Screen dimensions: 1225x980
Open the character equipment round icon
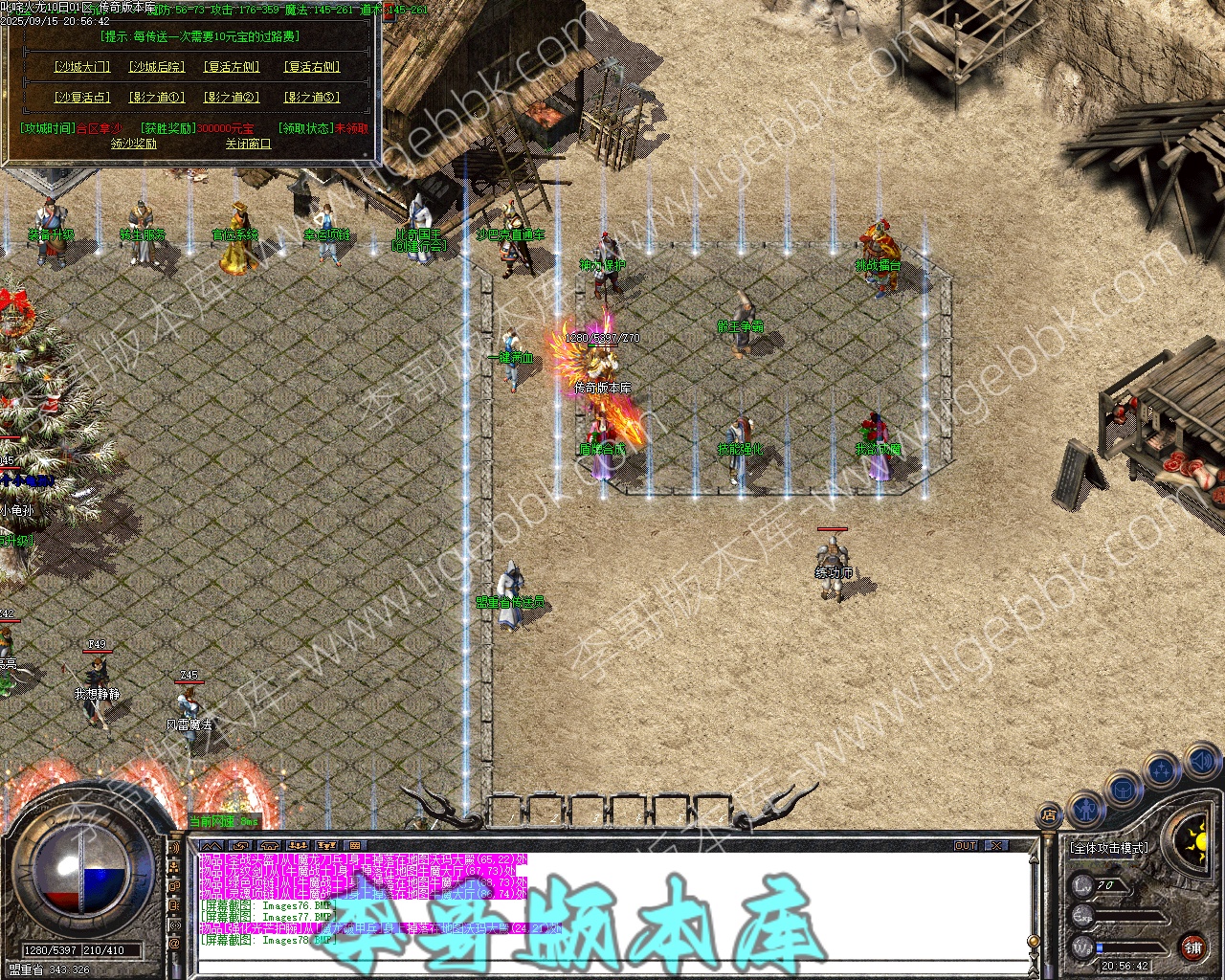tap(1084, 810)
